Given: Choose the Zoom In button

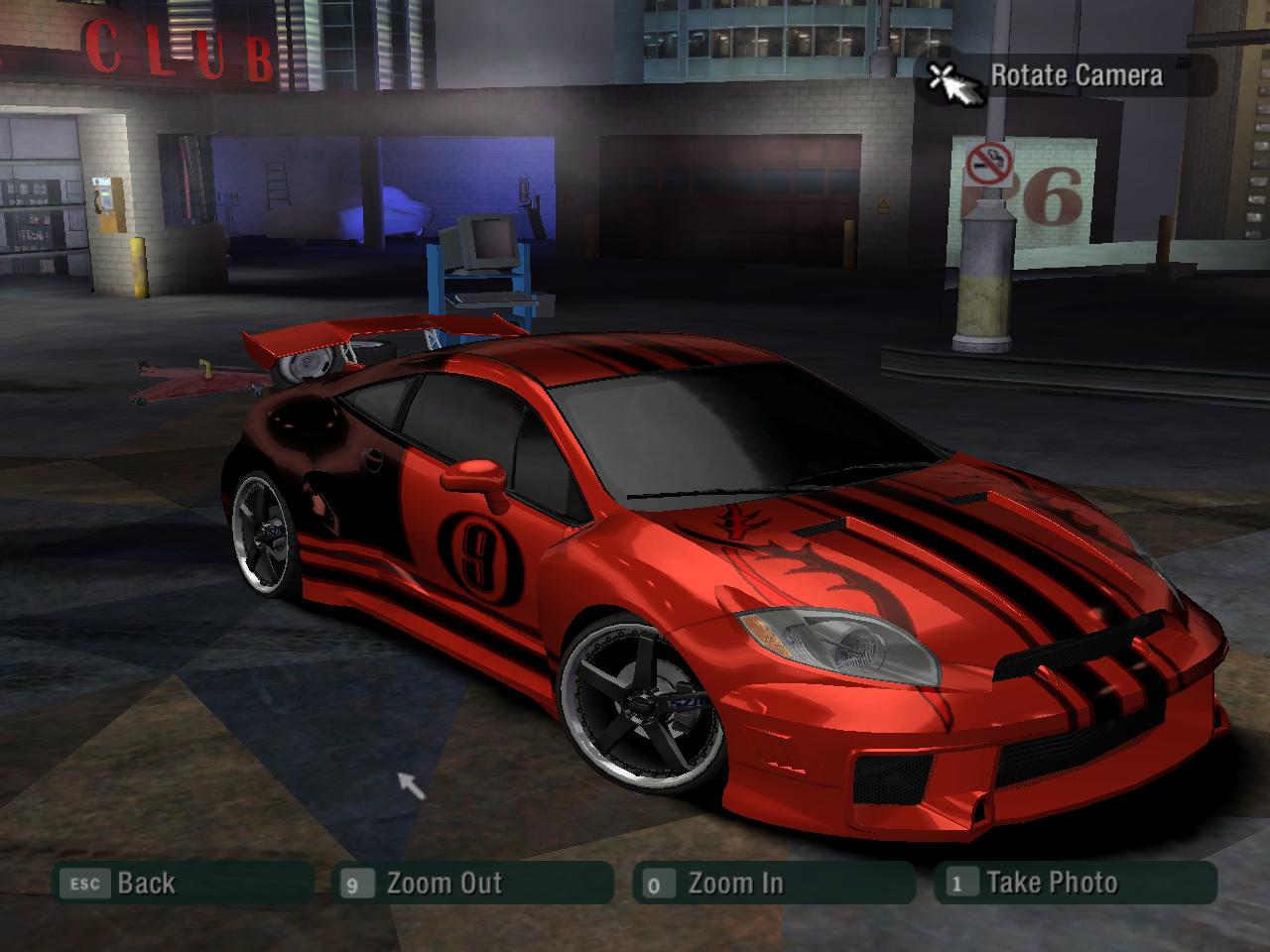Looking at the screenshot, I should pyautogui.click(x=773, y=883).
